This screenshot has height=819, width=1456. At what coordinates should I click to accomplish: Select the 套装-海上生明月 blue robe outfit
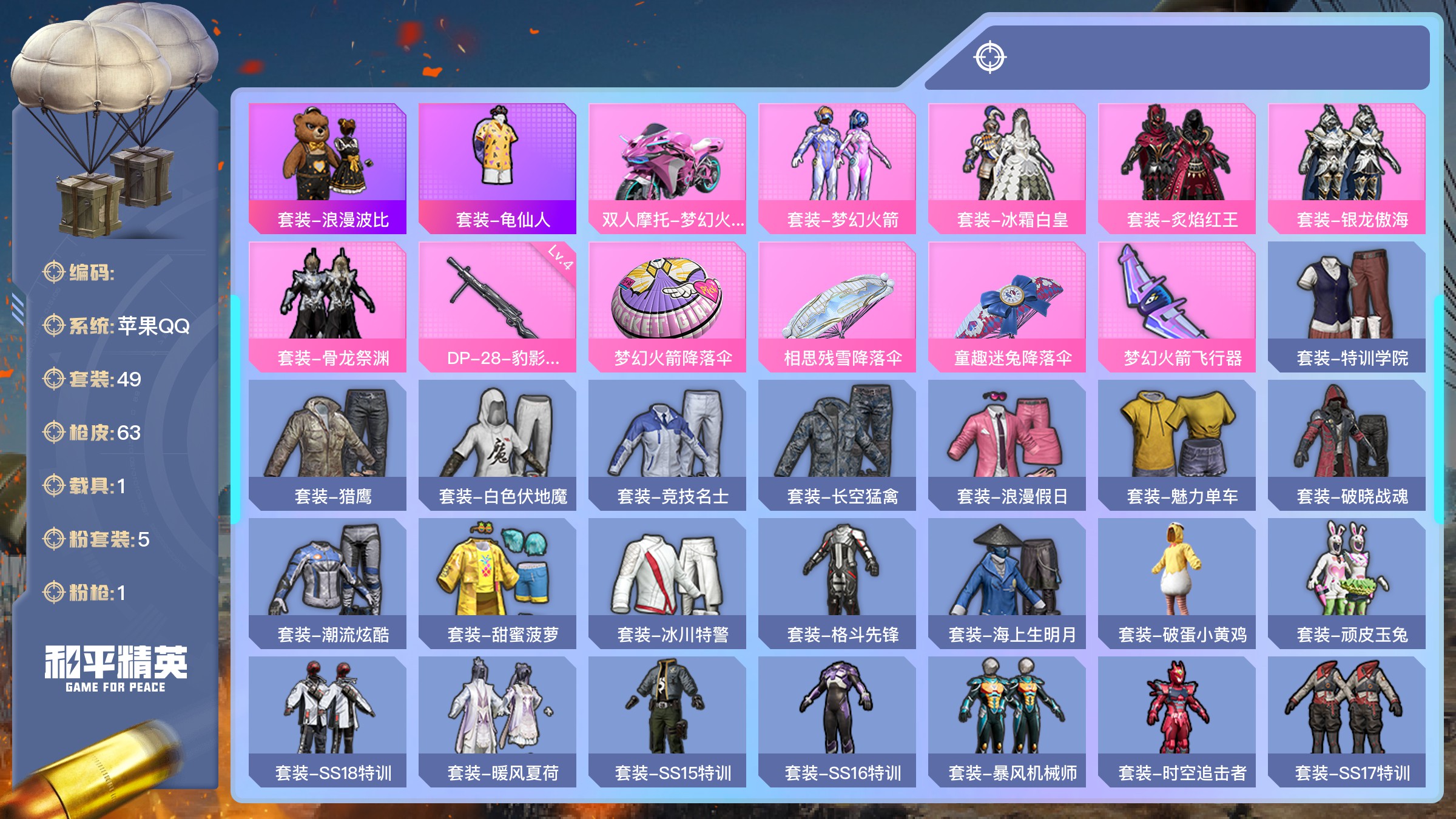click(x=1007, y=583)
